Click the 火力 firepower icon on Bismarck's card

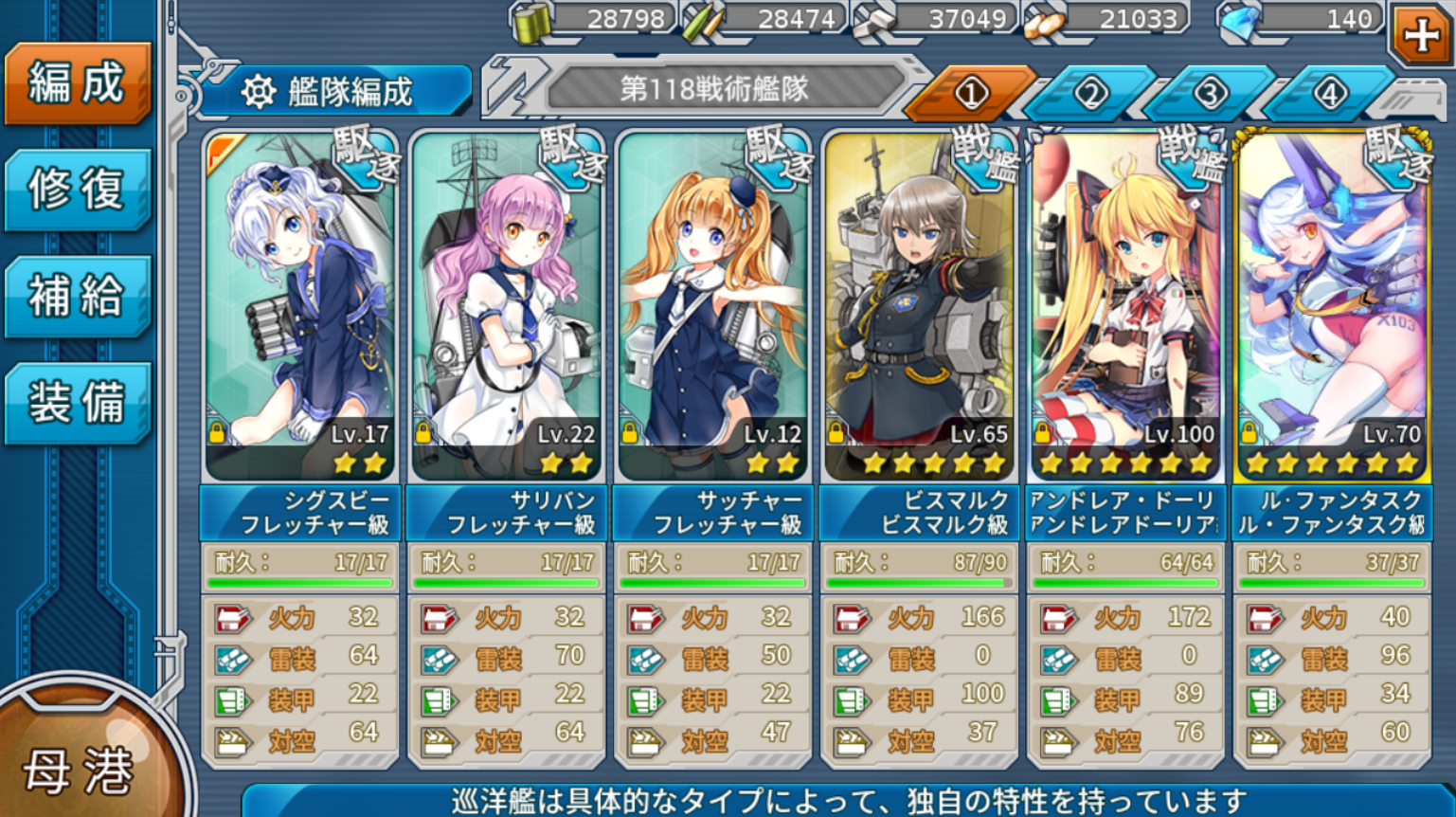(x=852, y=616)
